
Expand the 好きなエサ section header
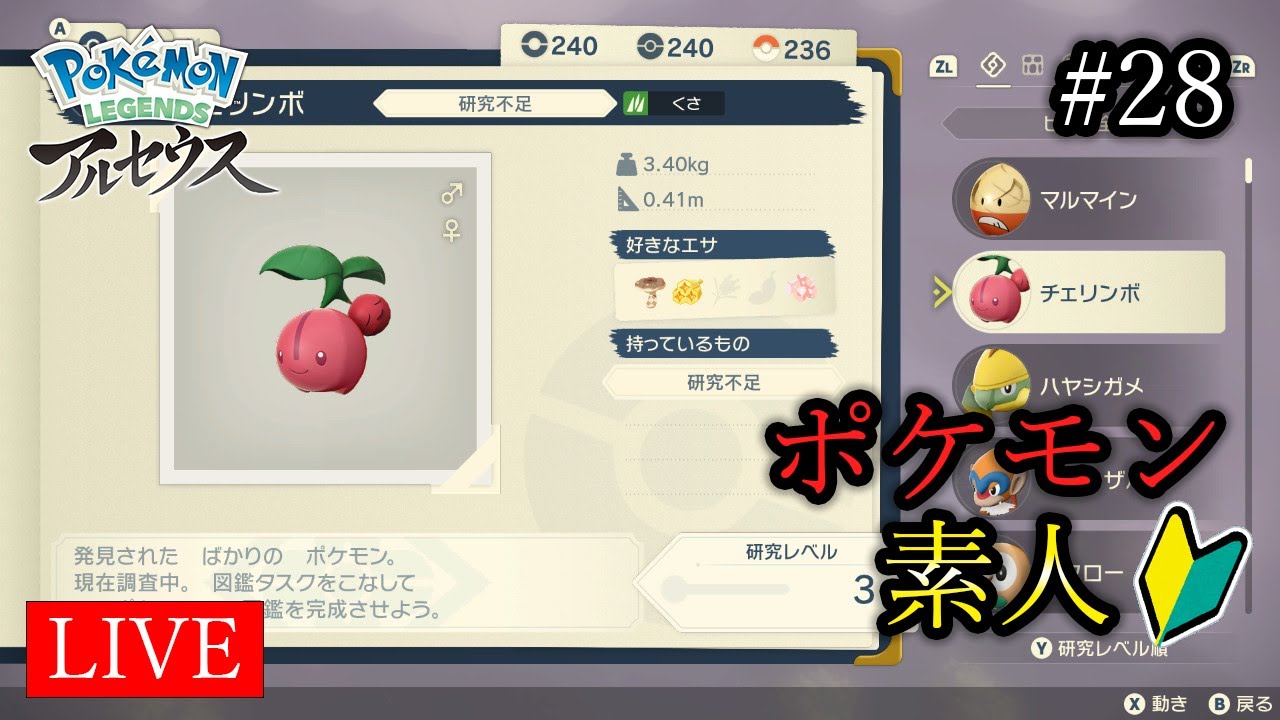tap(722, 242)
